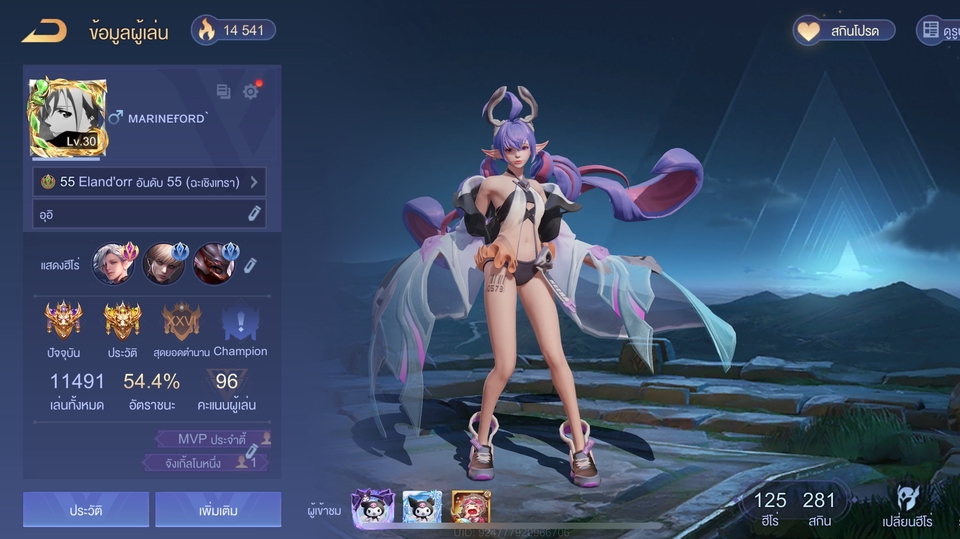Click the flame popularity counter 14 541
The width and height of the screenshot is (960, 539).
pyautogui.click(x=232, y=30)
